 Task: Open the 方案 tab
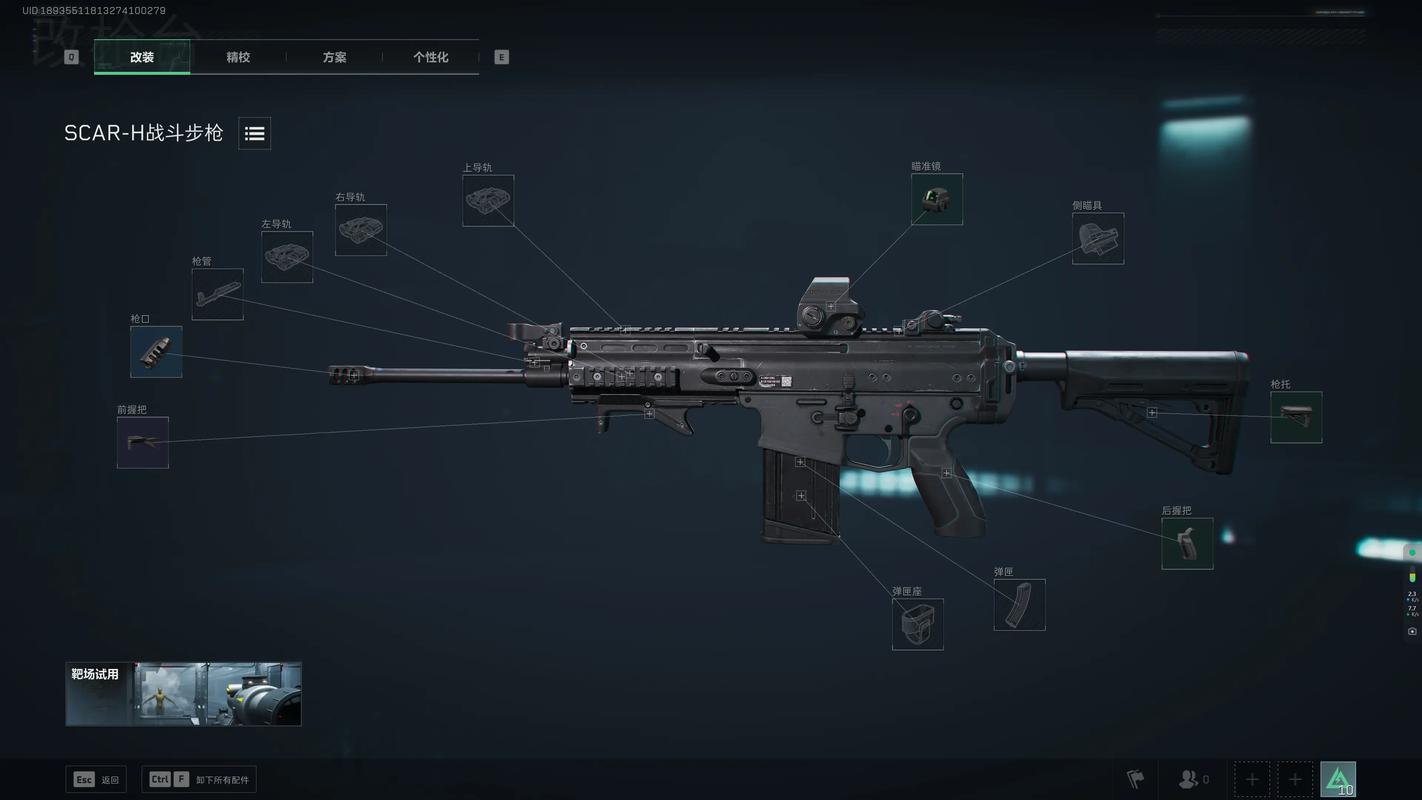[x=334, y=57]
